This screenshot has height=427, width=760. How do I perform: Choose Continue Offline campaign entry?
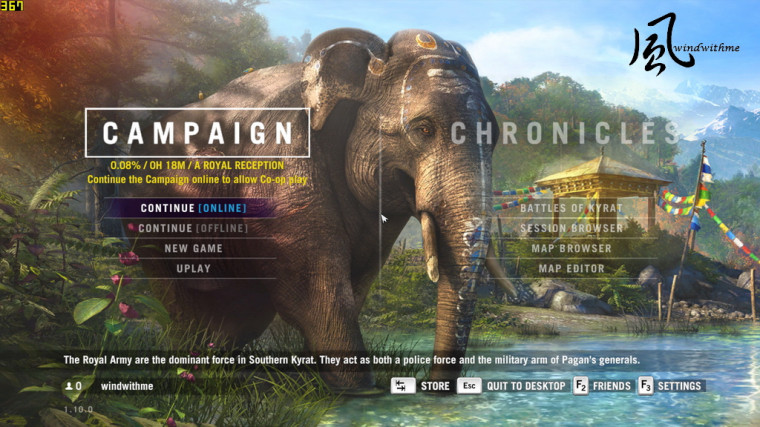pos(193,228)
